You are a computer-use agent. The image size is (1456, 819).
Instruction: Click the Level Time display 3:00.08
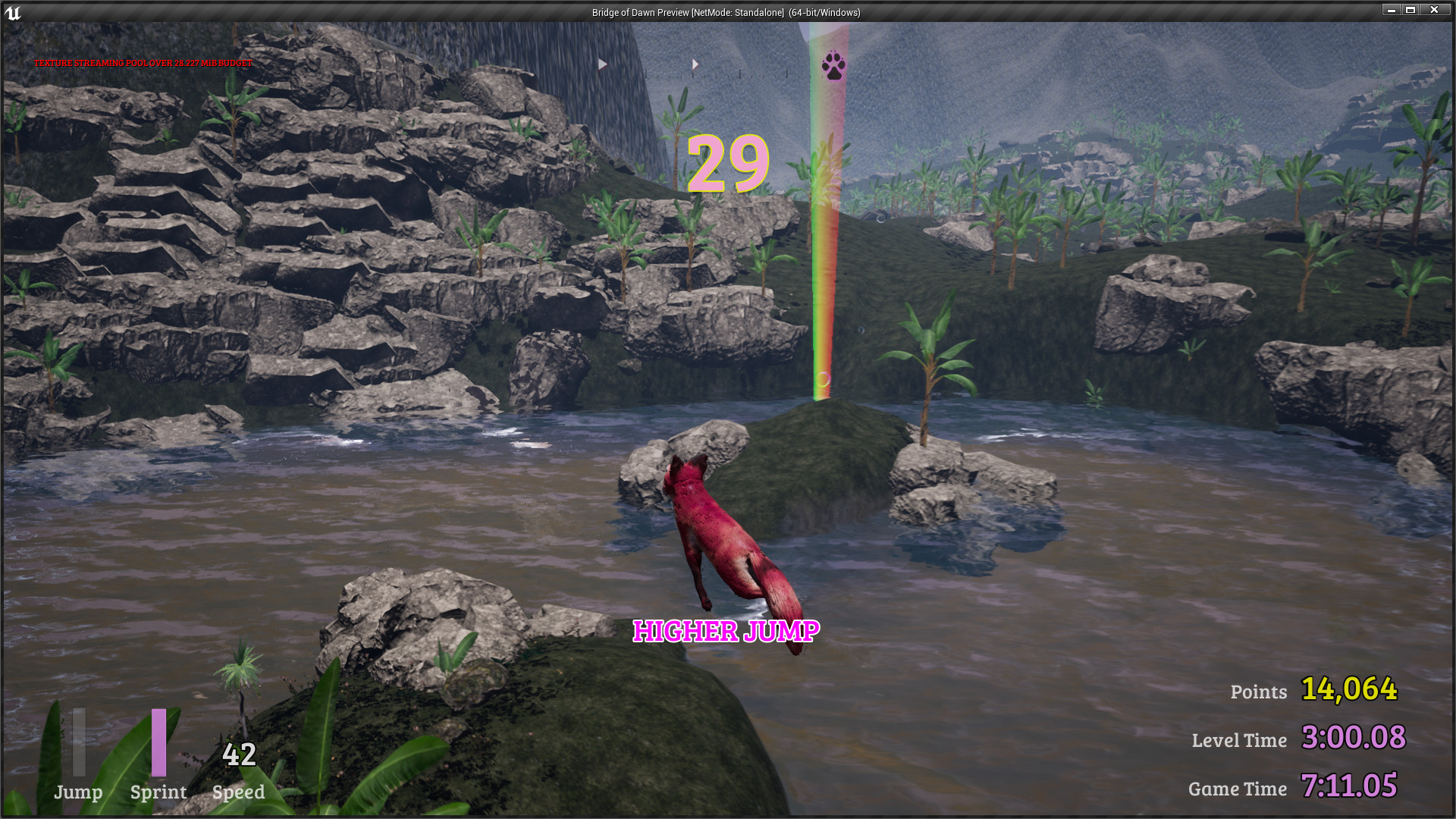[1353, 737]
